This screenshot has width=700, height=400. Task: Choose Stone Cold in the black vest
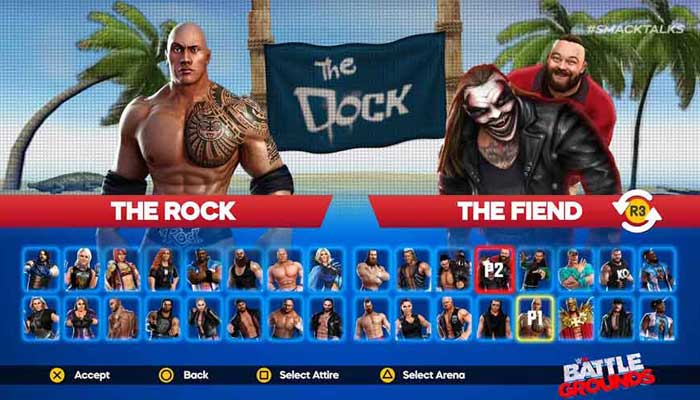453,319
